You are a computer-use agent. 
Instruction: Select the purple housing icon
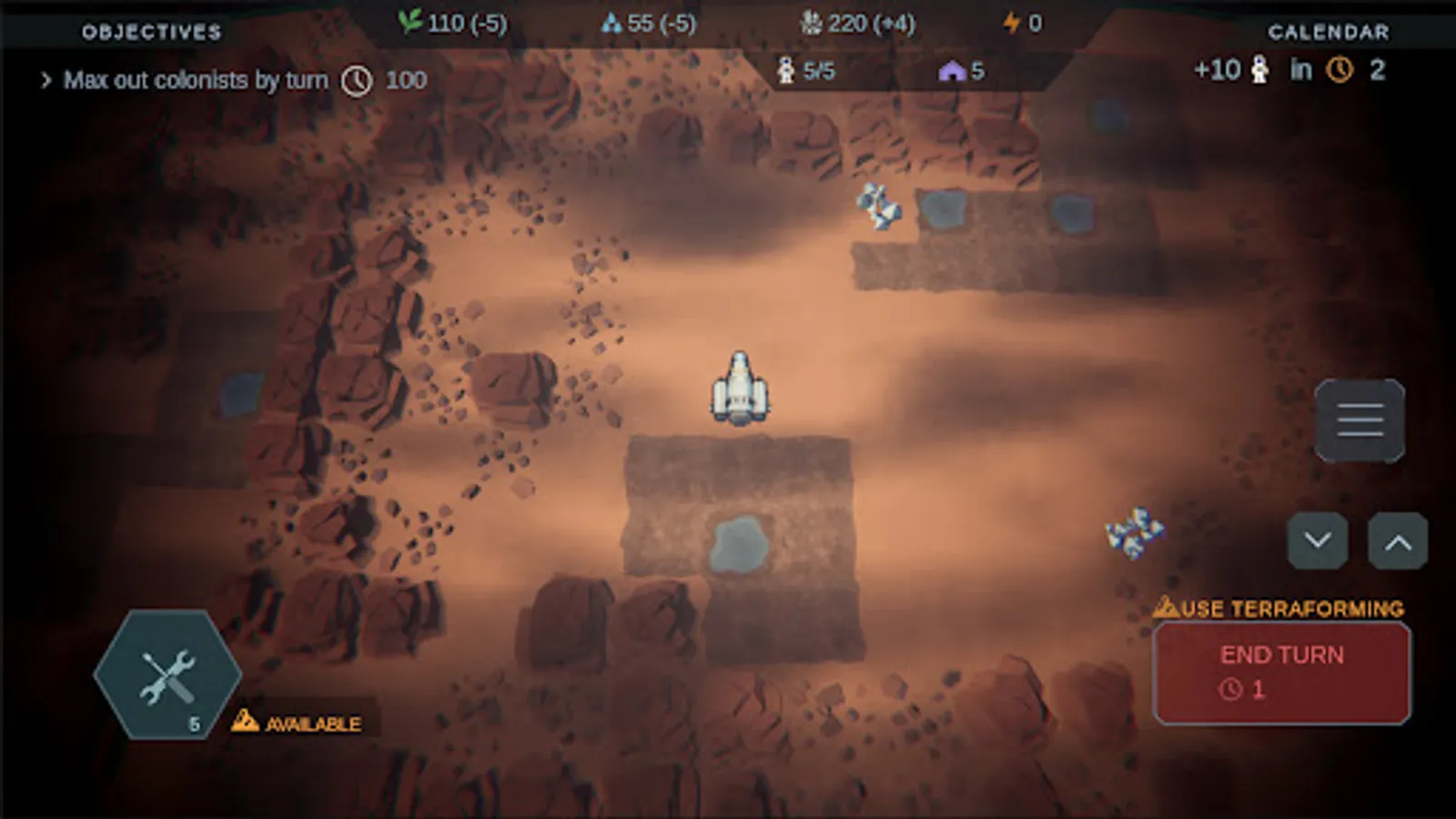tap(953, 70)
